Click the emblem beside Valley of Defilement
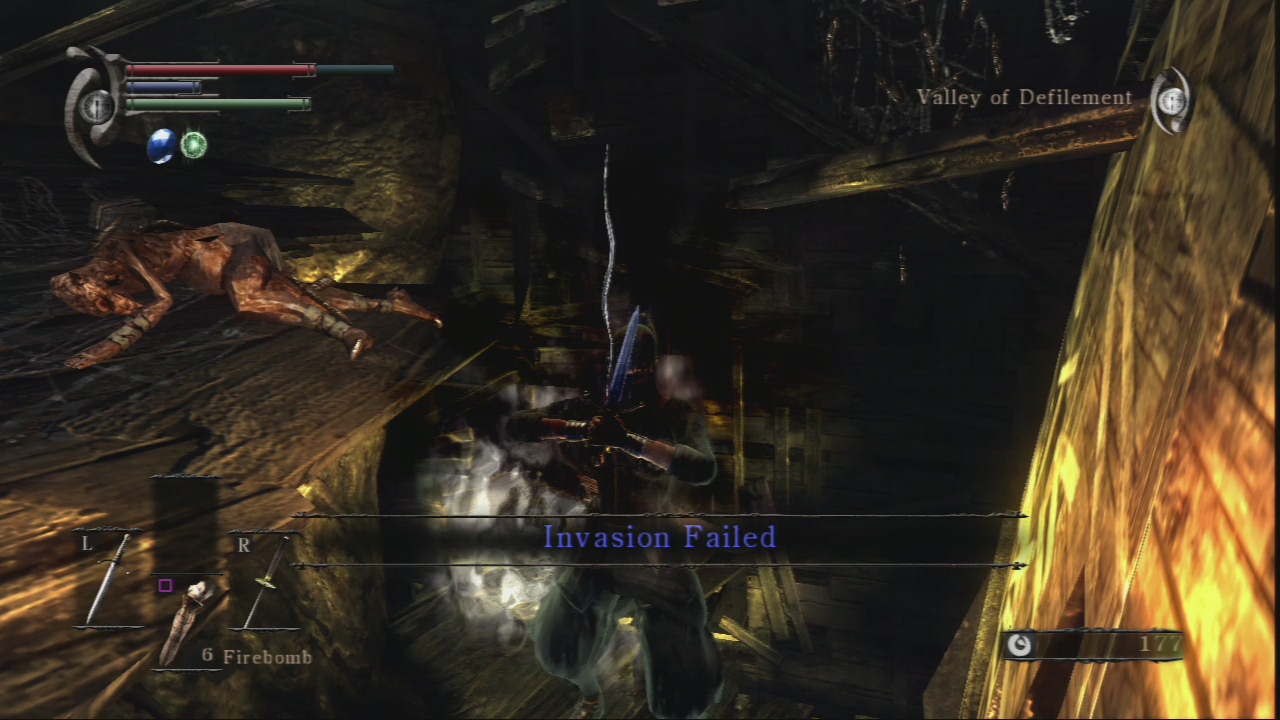The width and height of the screenshot is (1280, 720). [1171, 101]
